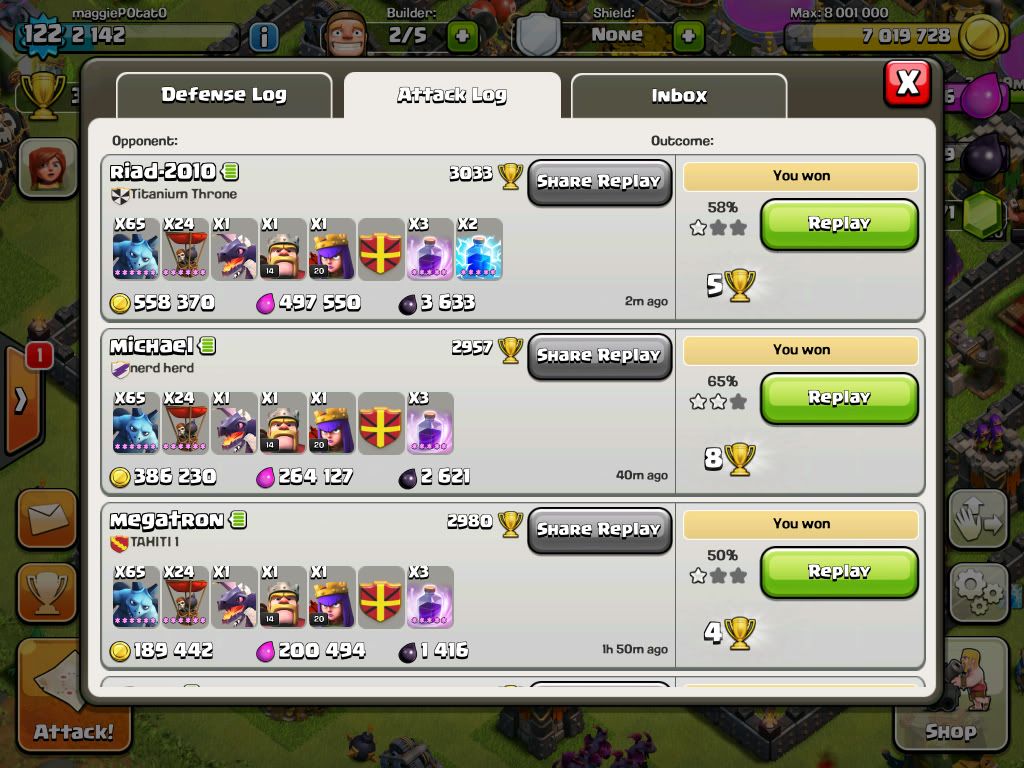Share replay of Riad-2010 attack
The image size is (1024, 768).
[599, 182]
